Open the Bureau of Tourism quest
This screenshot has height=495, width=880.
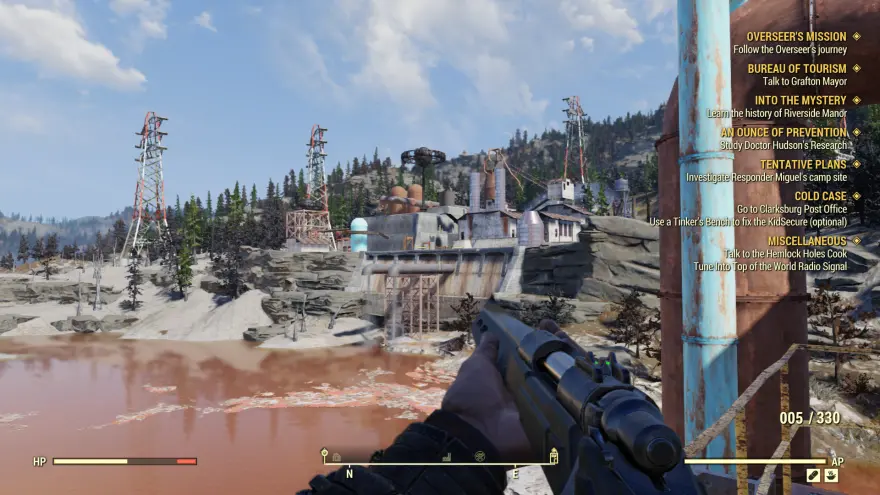click(x=797, y=69)
